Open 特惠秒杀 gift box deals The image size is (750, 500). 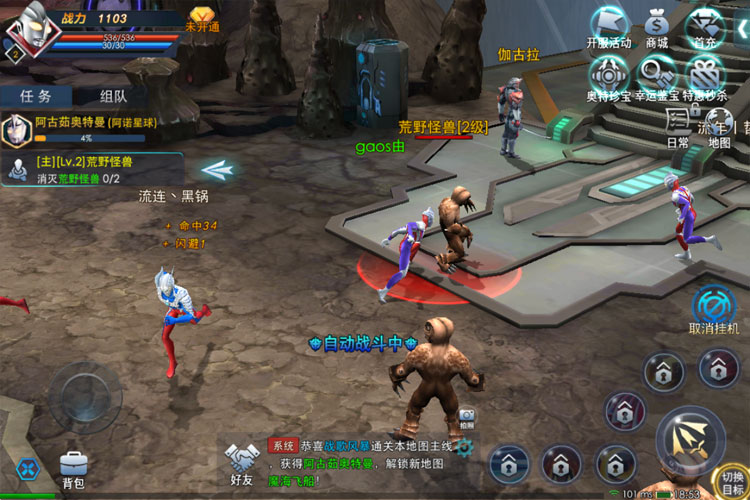pos(707,77)
